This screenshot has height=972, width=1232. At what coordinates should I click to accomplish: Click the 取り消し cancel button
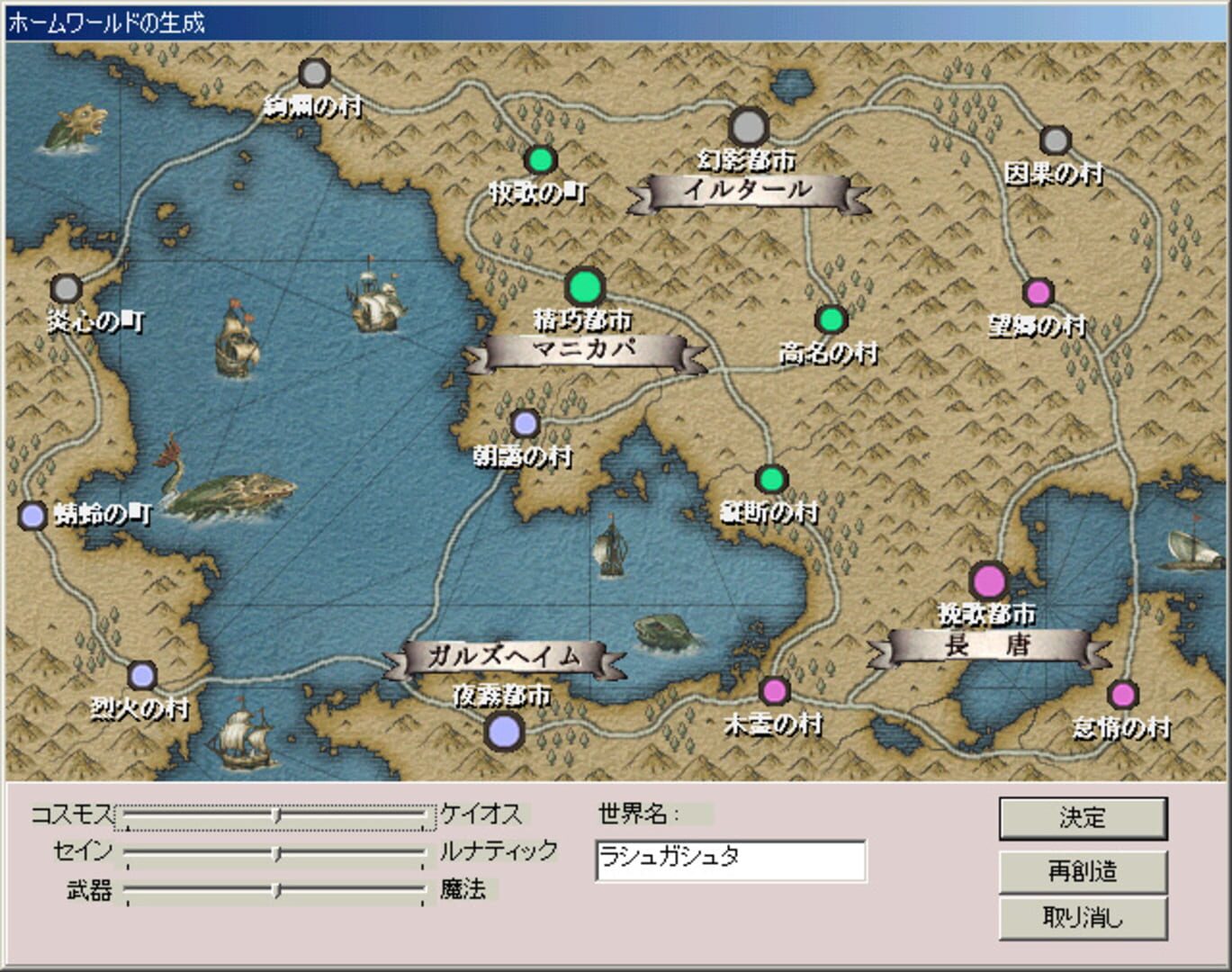coord(1084,919)
